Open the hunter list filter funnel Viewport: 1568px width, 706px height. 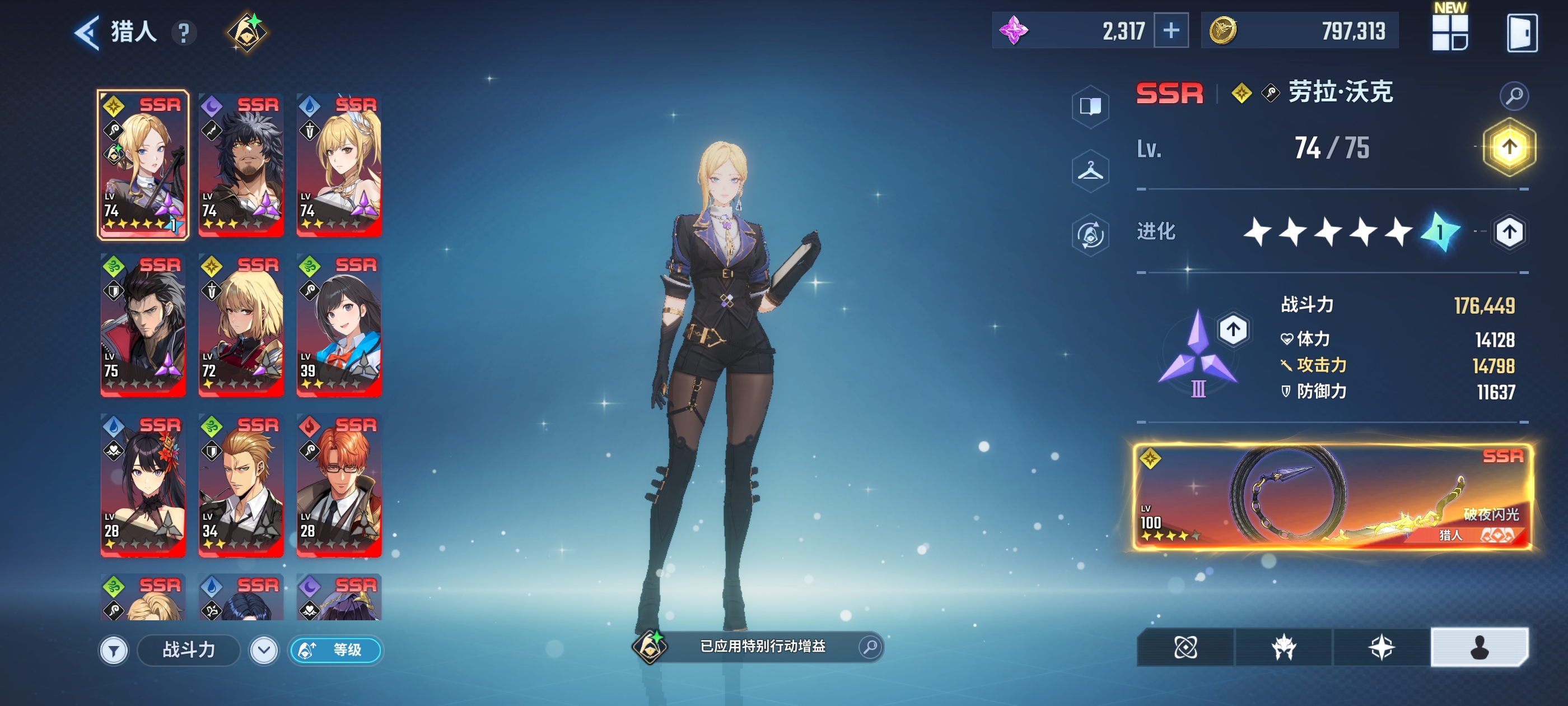click(x=114, y=650)
